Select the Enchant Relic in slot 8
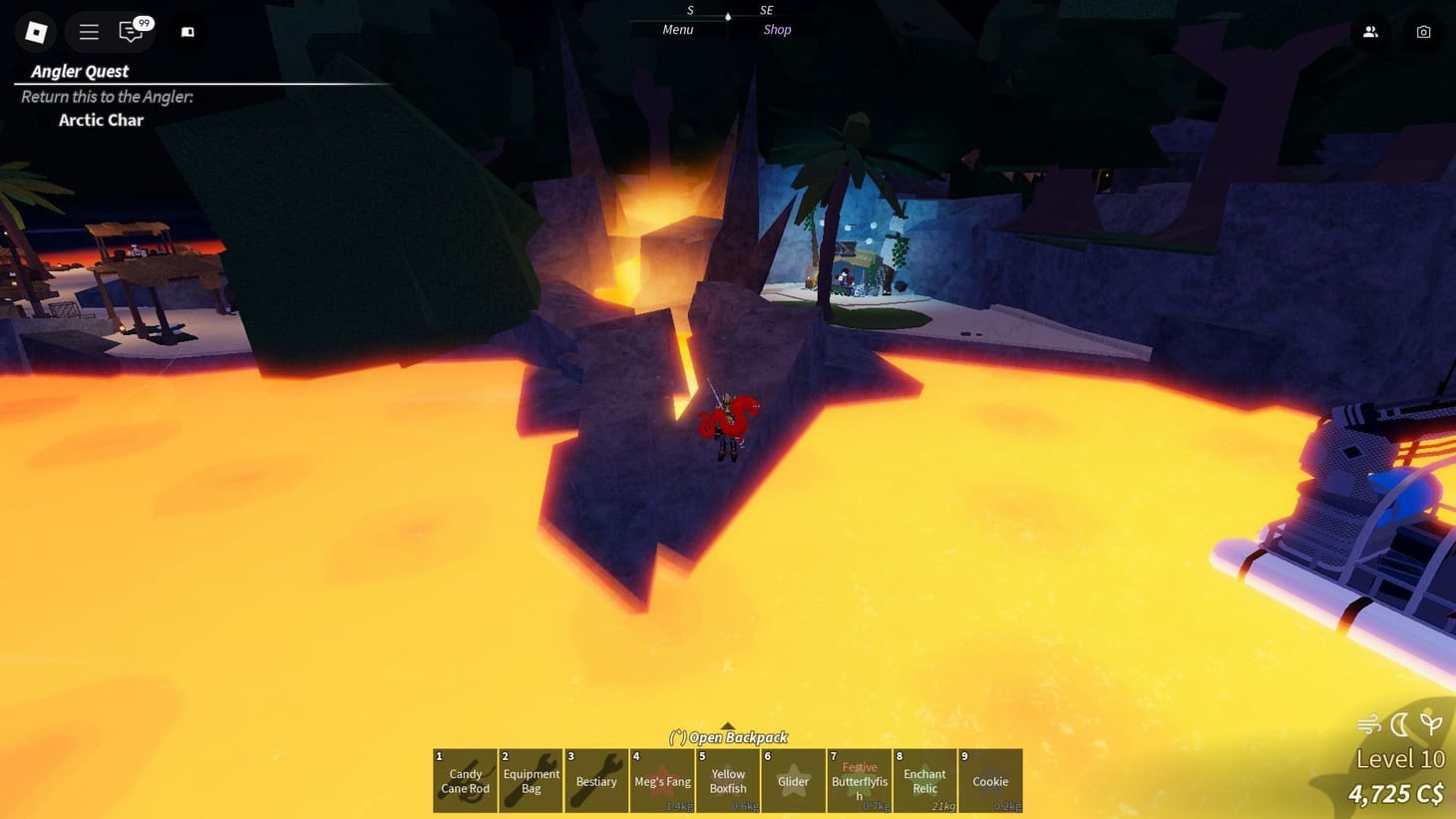The height and width of the screenshot is (819, 1456). [x=924, y=781]
